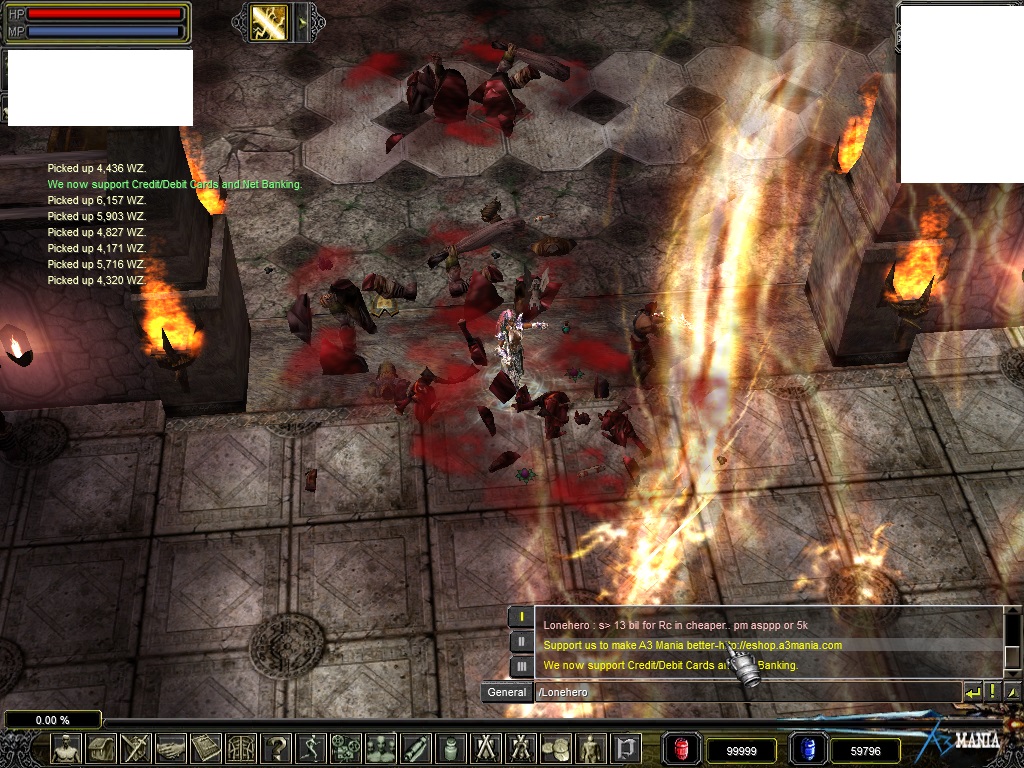
Task: Select the jar icon in toolbar
Action: click(x=451, y=748)
